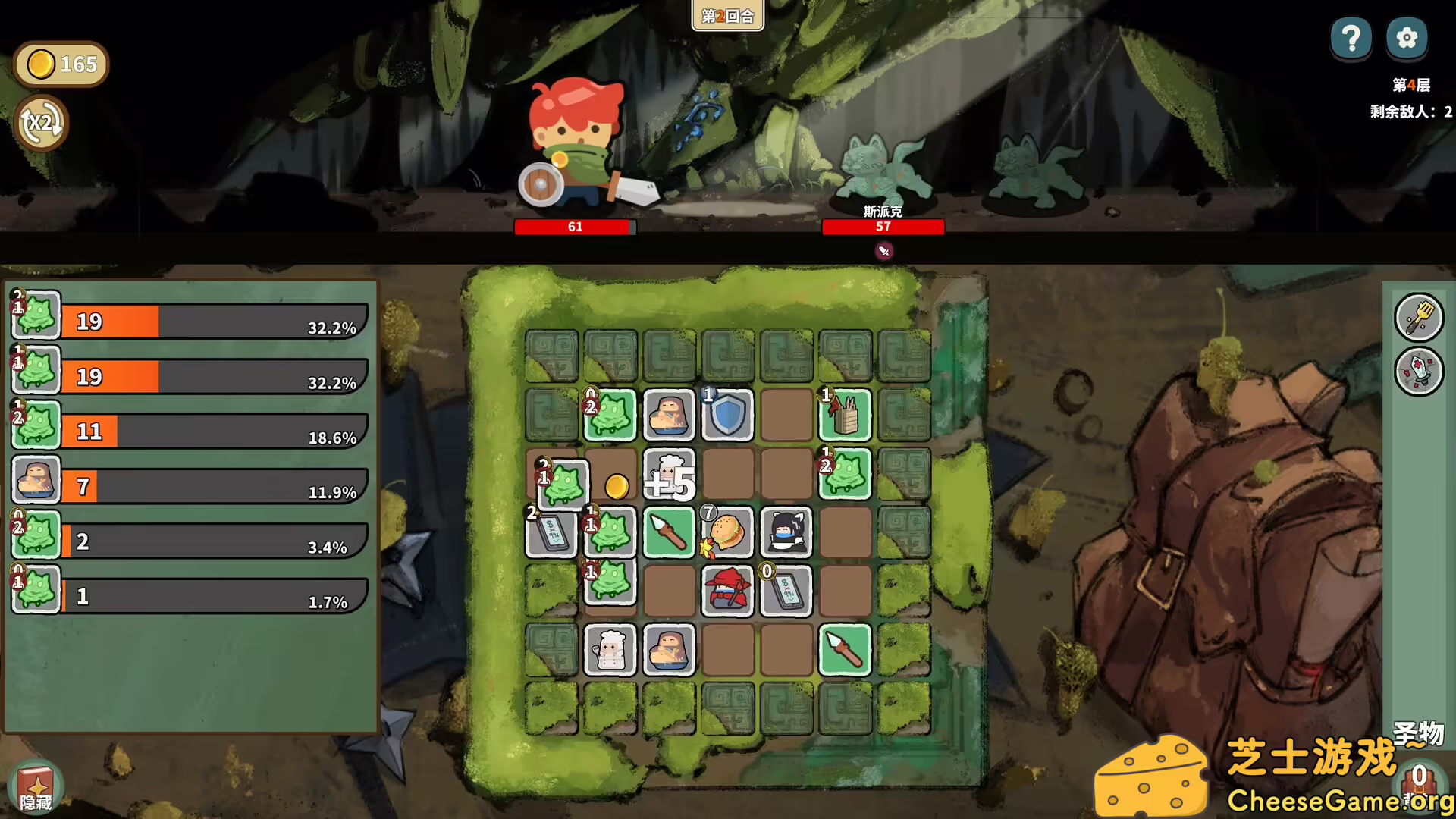
Task: Click the coin counter showing 165
Action: pos(61,64)
